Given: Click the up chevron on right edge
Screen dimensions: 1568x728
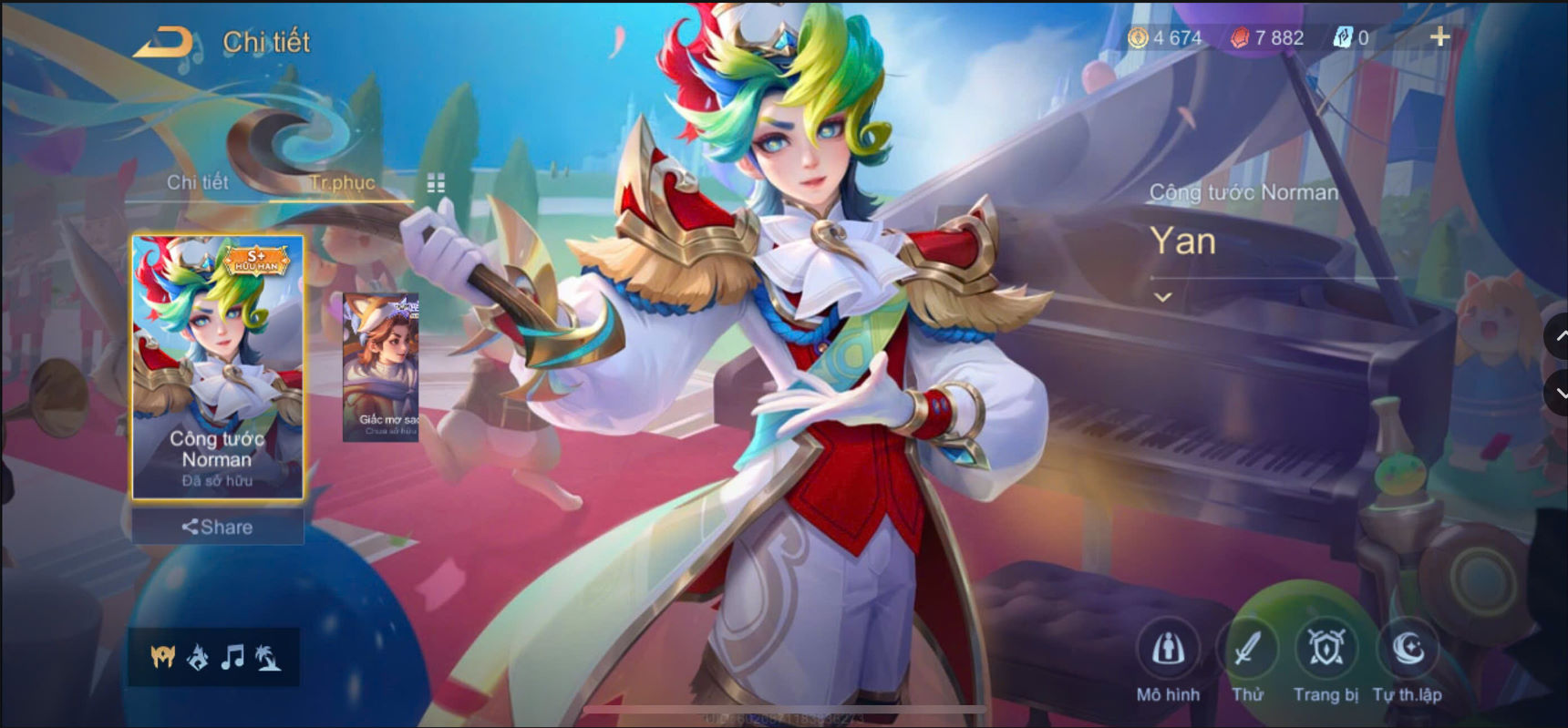Looking at the screenshot, I should click(1559, 337).
